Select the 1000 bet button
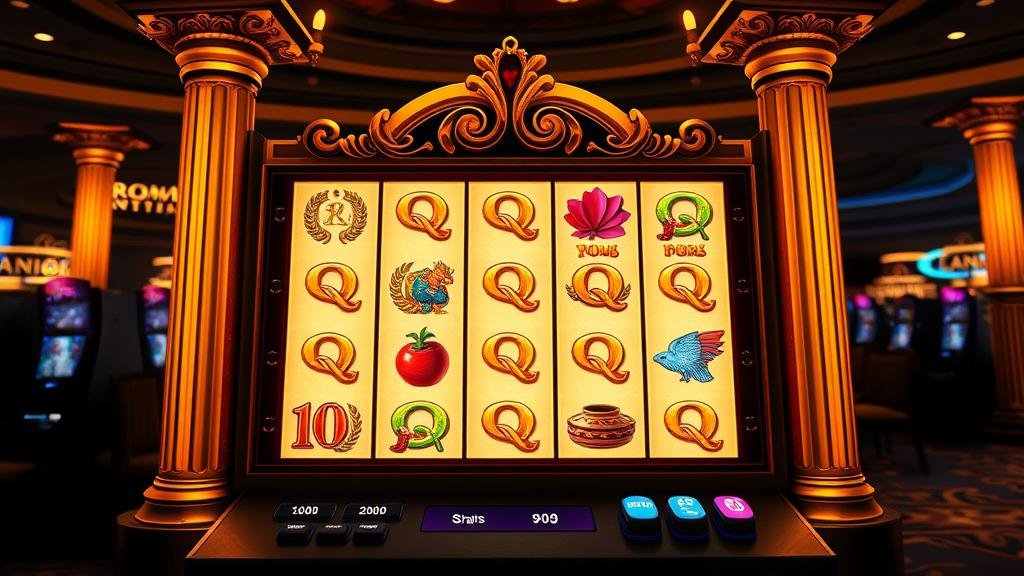The image size is (1024, 576). point(304,511)
